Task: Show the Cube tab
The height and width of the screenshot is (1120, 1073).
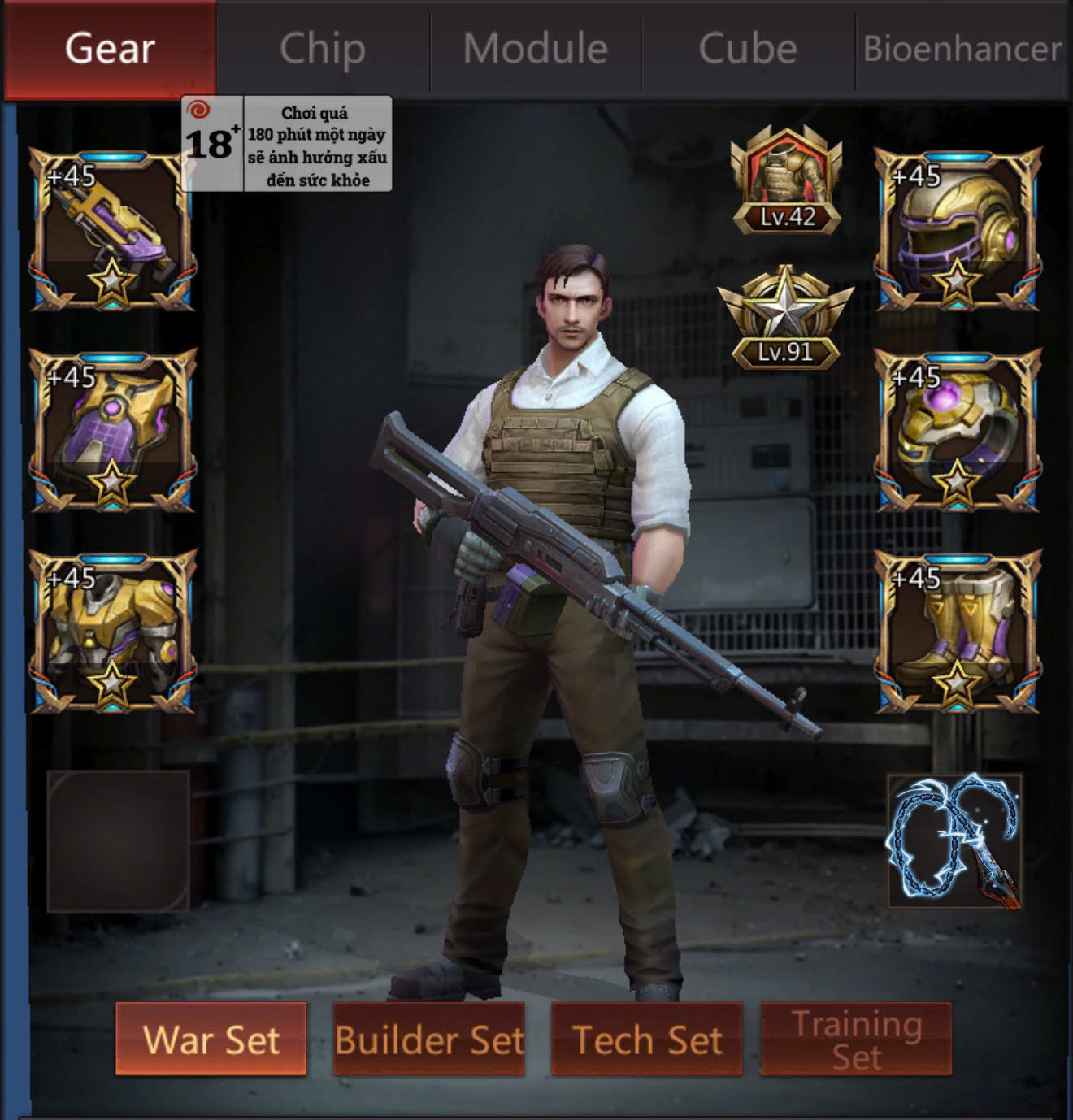Action: click(x=748, y=49)
